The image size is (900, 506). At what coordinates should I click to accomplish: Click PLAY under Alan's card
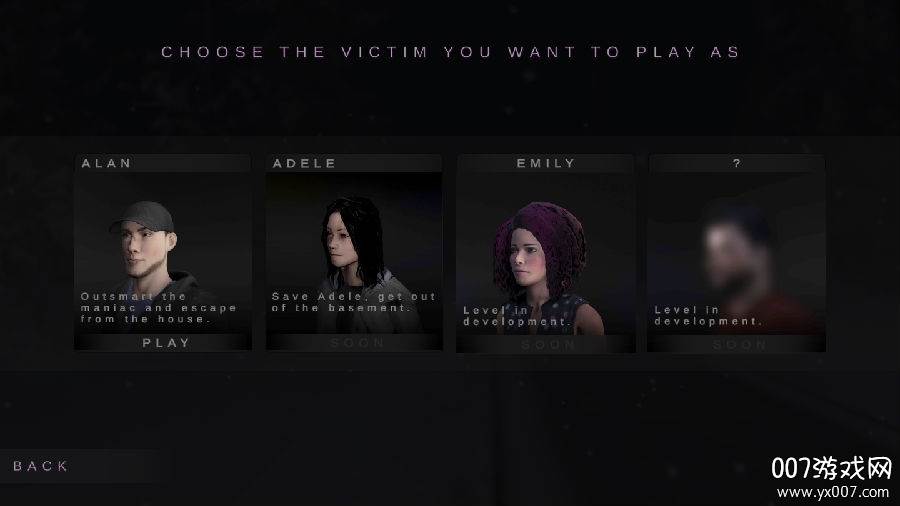click(x=165, y=342)
